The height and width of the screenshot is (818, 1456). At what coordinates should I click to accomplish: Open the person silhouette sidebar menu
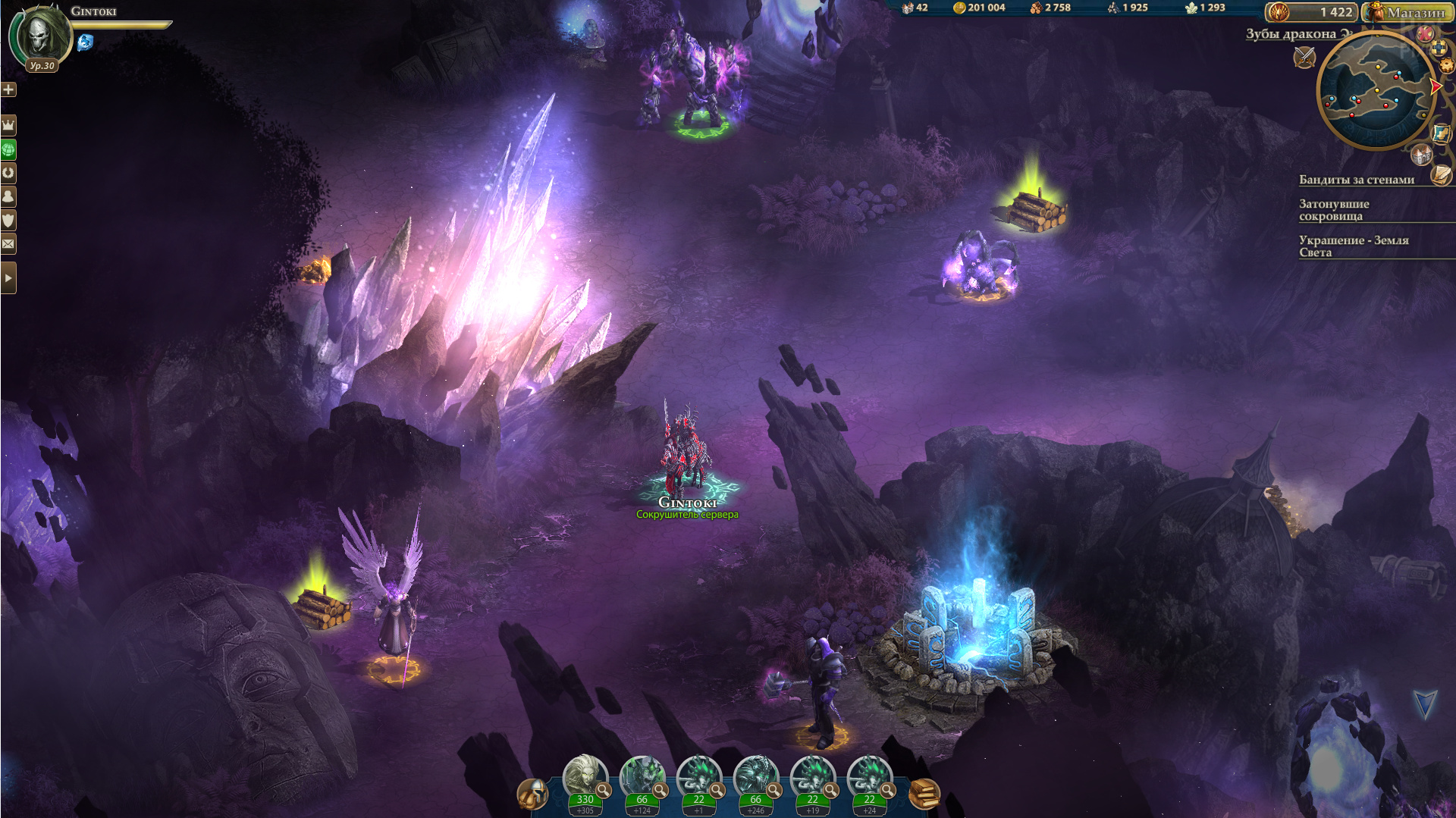tap(8, 196)
